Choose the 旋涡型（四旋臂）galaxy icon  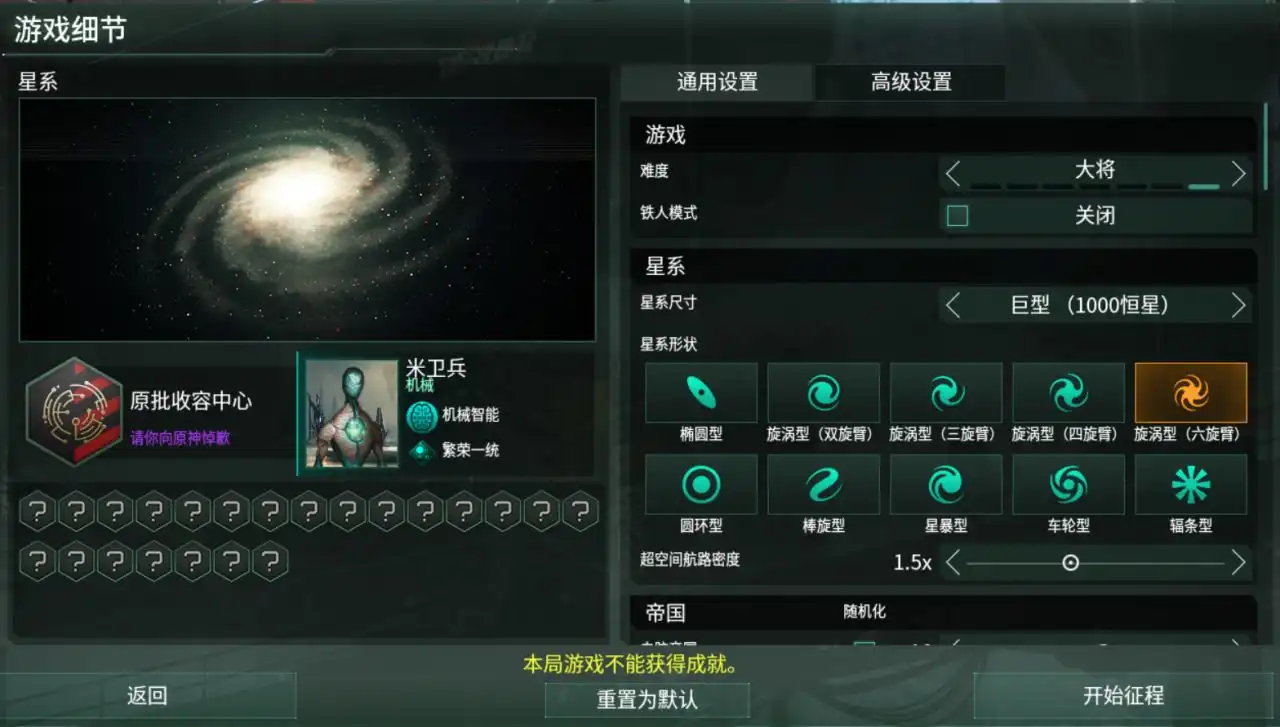(1068, 392)
